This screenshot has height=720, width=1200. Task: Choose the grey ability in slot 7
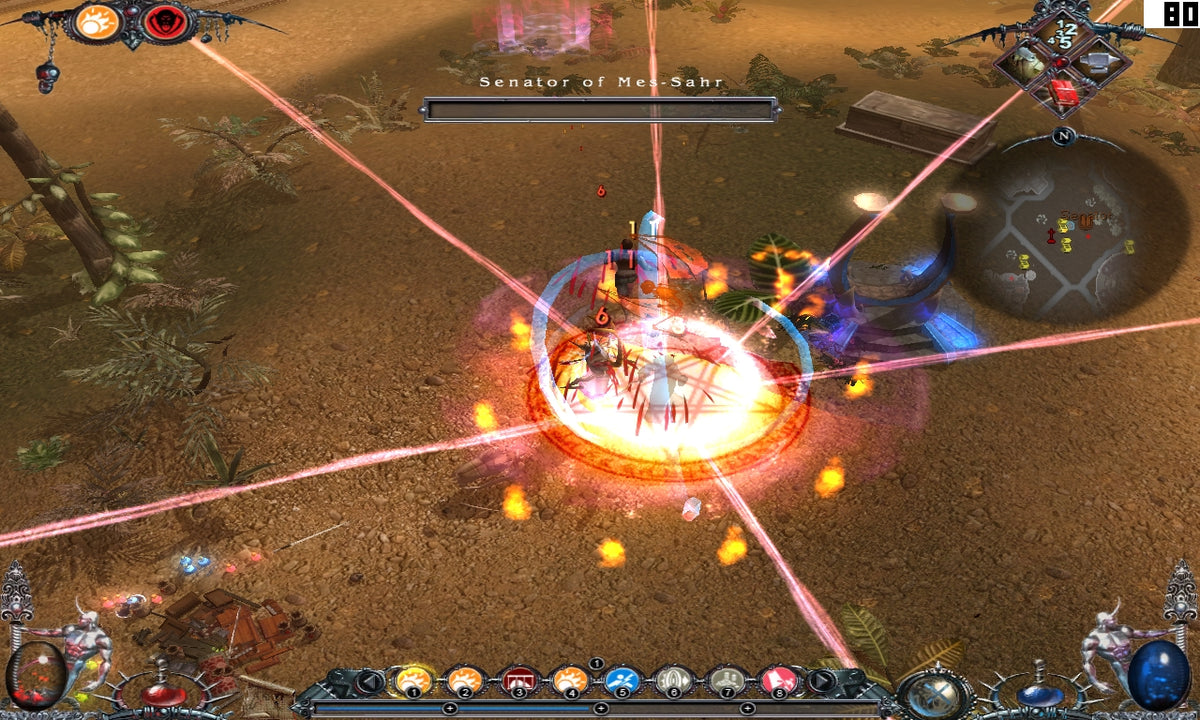click(x=727, y=681)
